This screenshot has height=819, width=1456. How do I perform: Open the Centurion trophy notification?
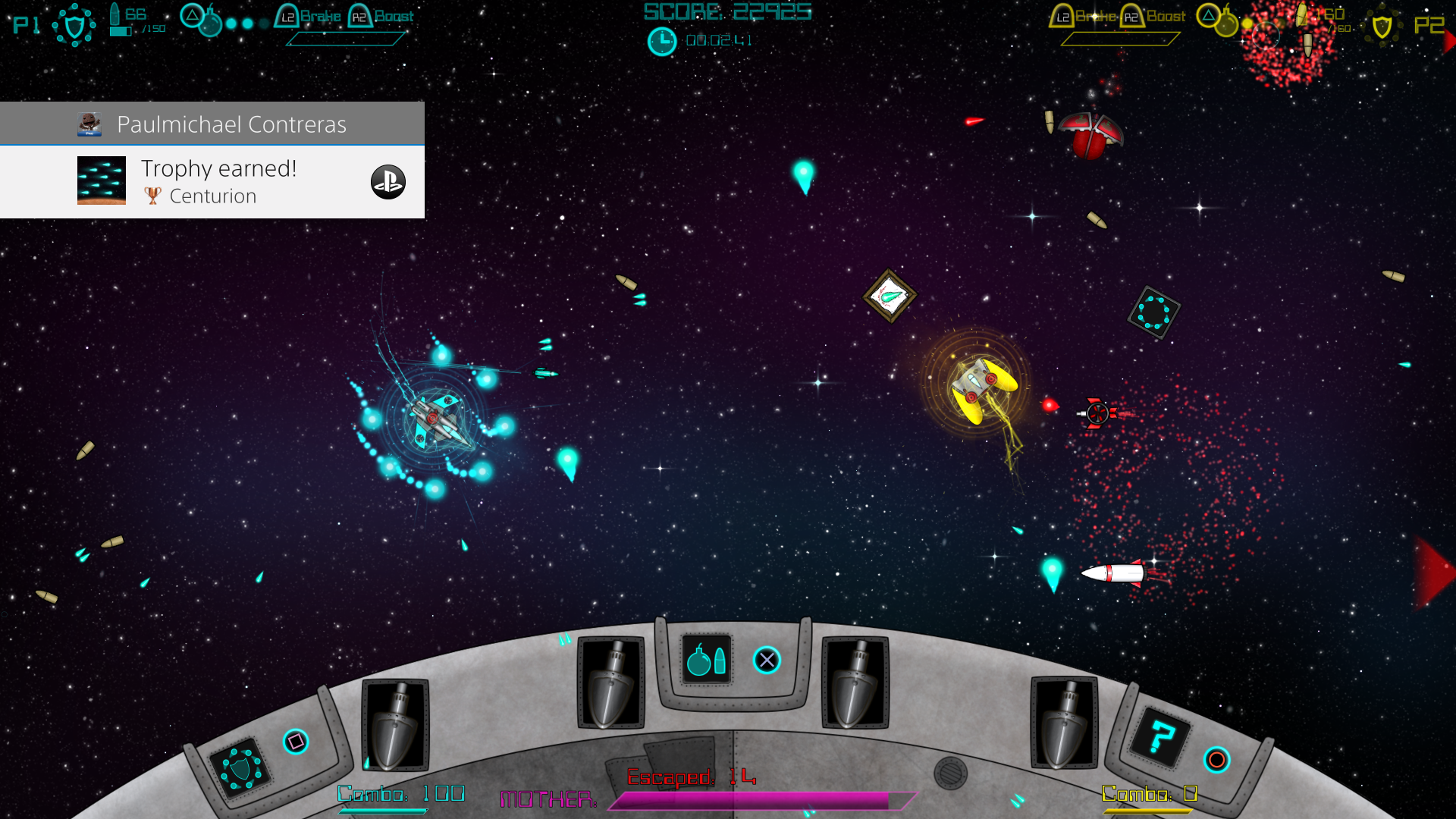pyautogui.click(x=220, y=182)
